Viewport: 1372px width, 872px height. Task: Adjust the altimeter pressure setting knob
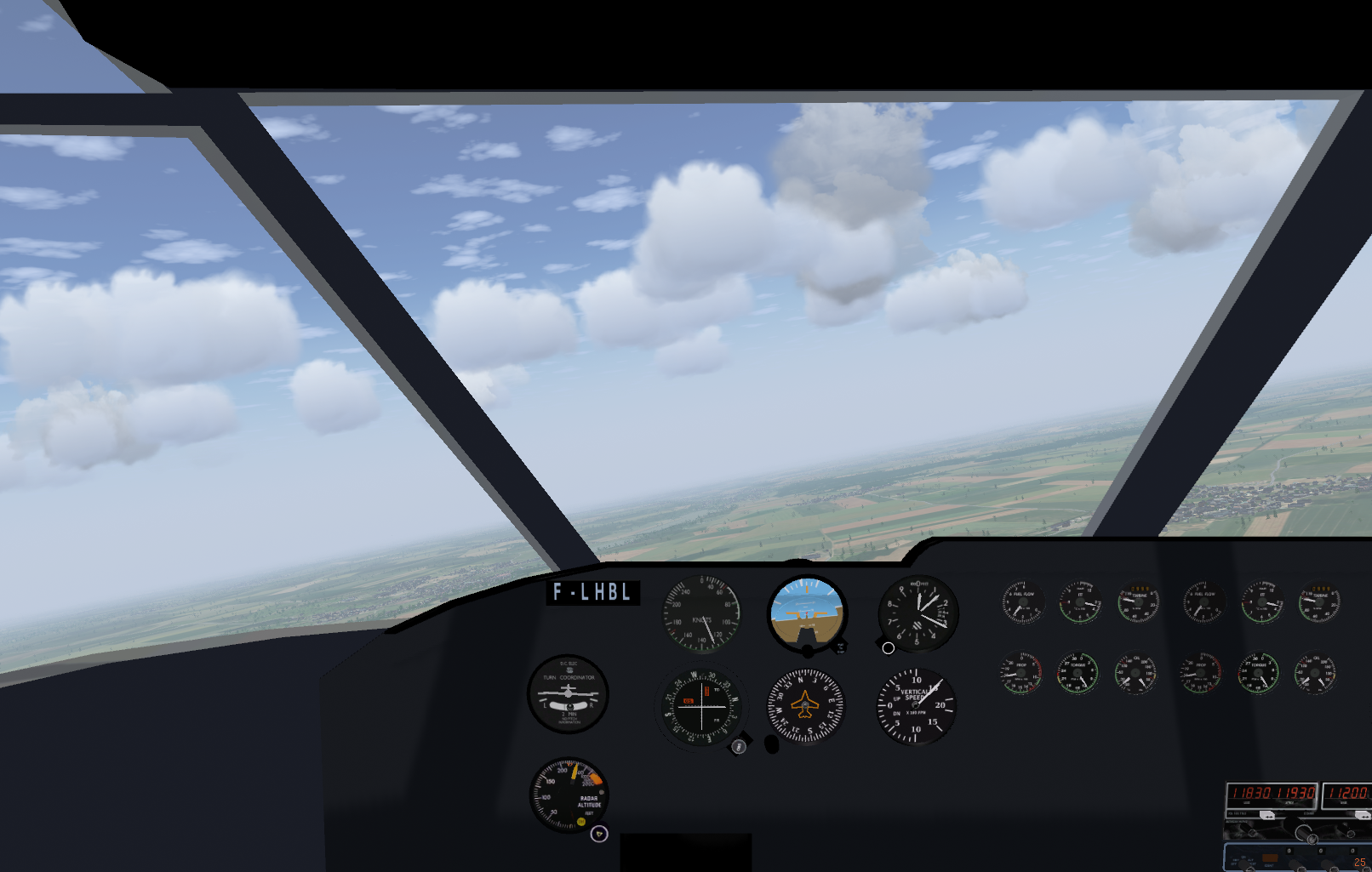(888, 648)
